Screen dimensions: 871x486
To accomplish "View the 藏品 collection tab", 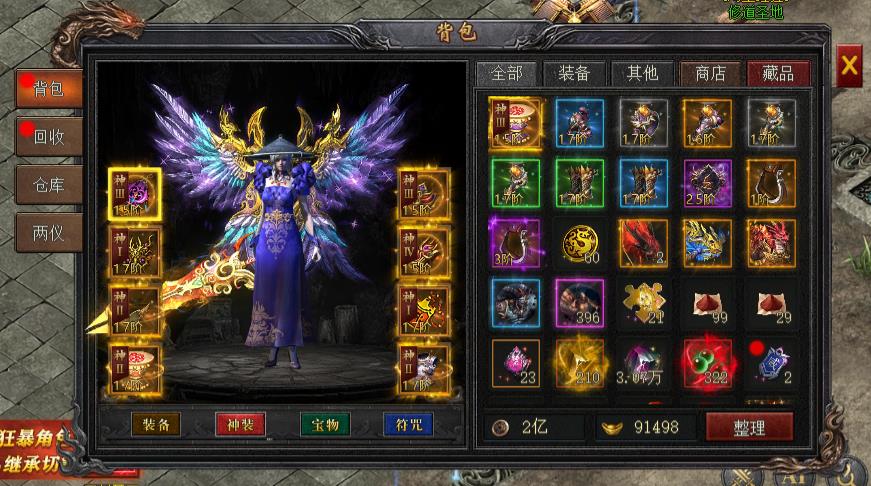I will [x=778, y=73].
